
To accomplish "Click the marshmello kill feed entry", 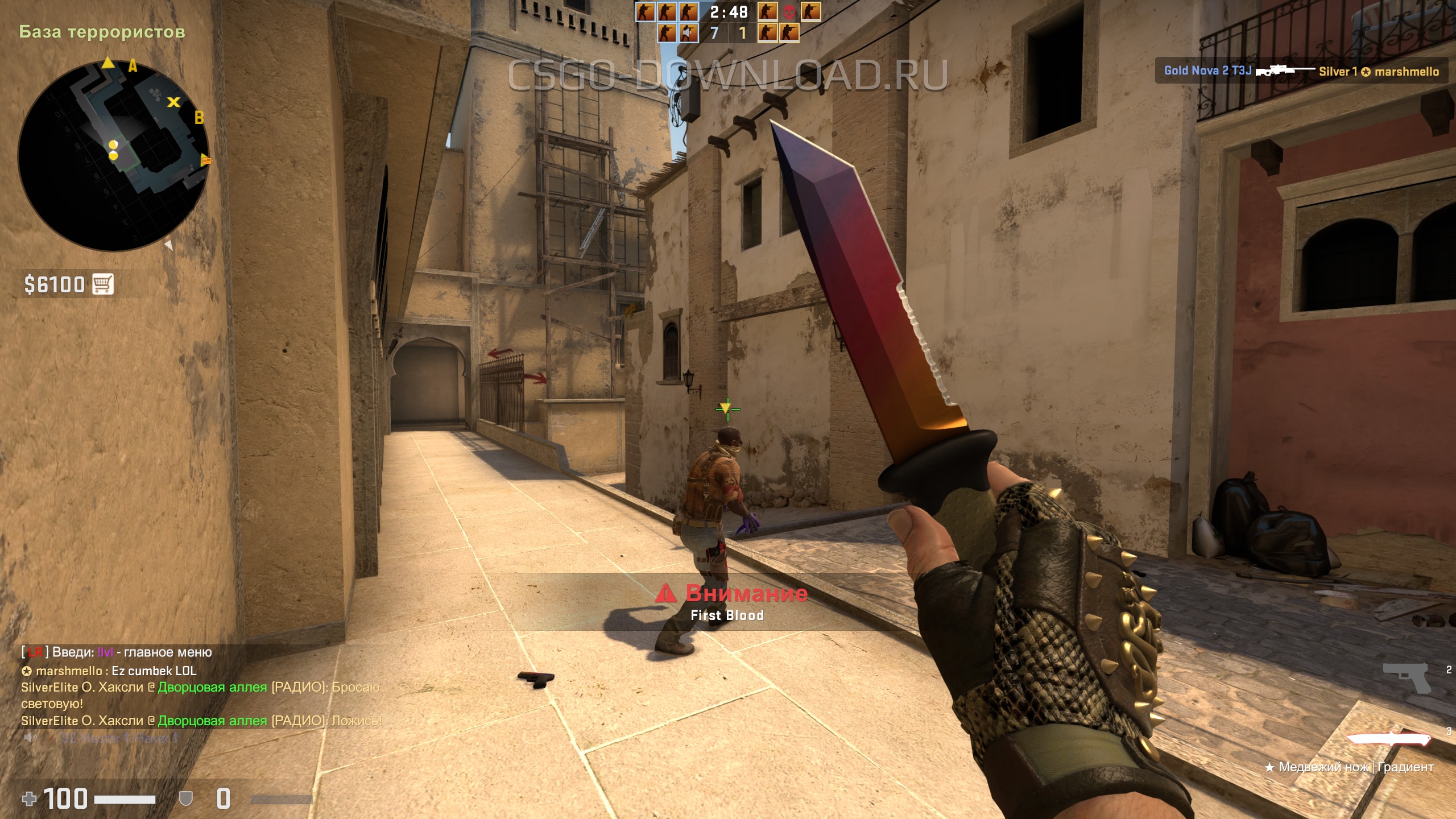I will 1301,71.
